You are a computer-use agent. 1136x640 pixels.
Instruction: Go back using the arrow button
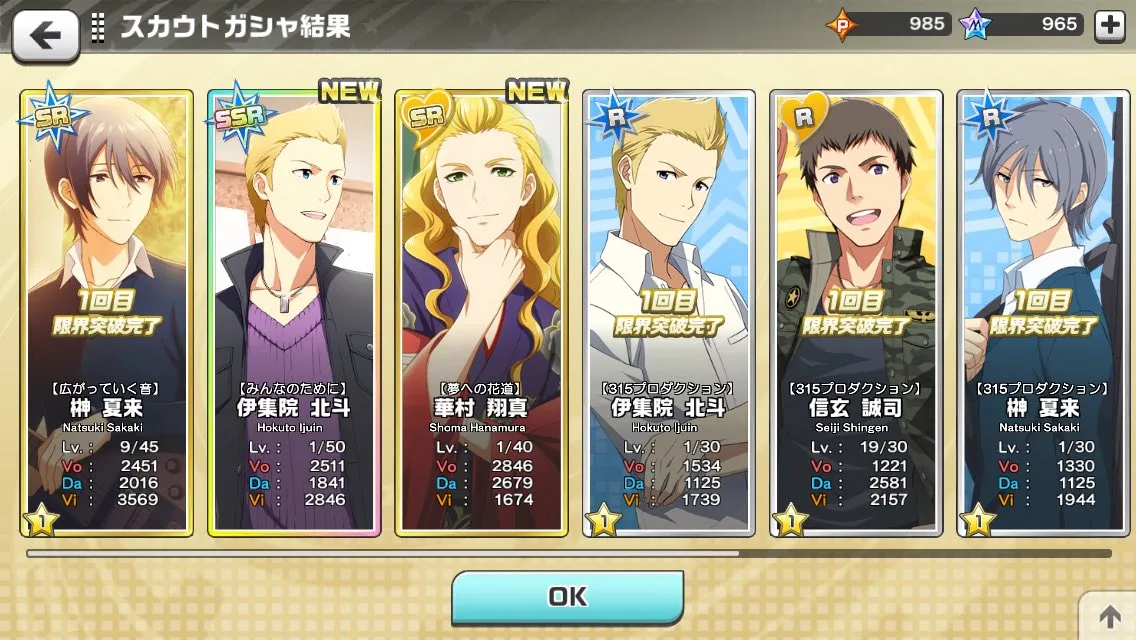click(x=45, y=35)
